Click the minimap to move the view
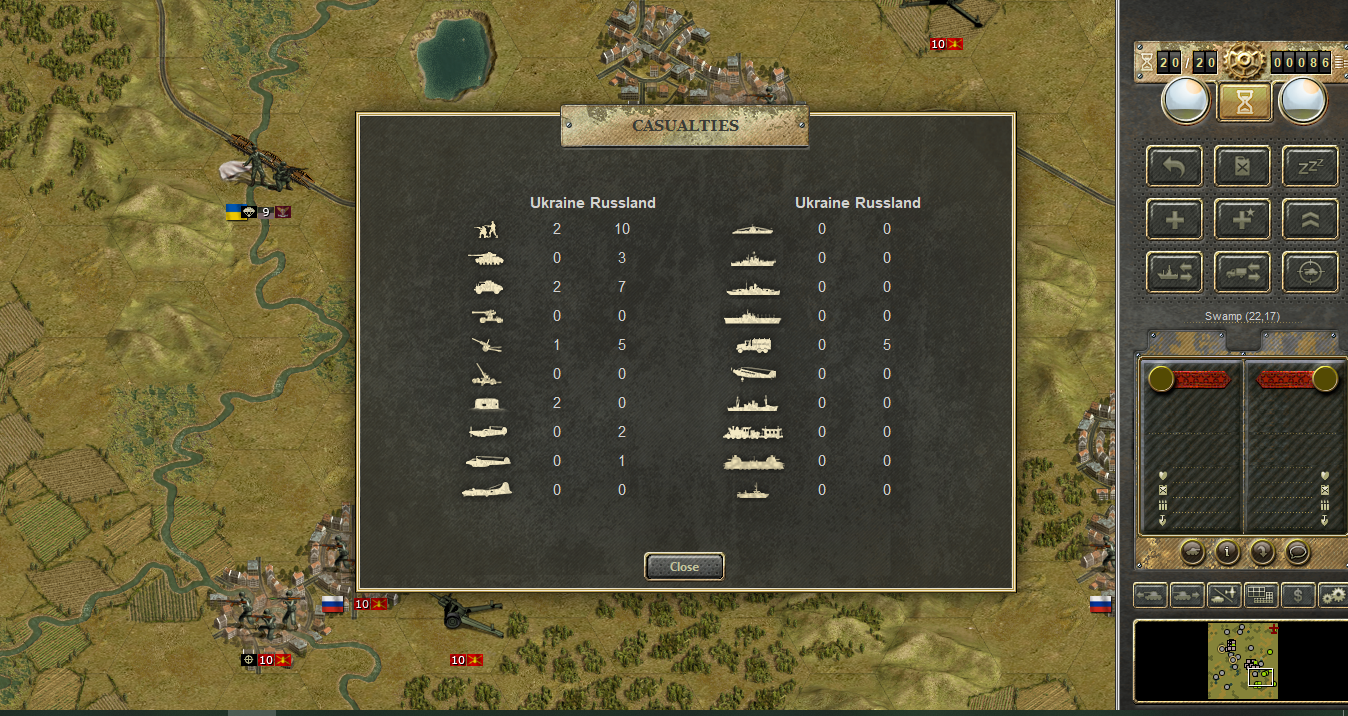 click(x=1240, y=660)
